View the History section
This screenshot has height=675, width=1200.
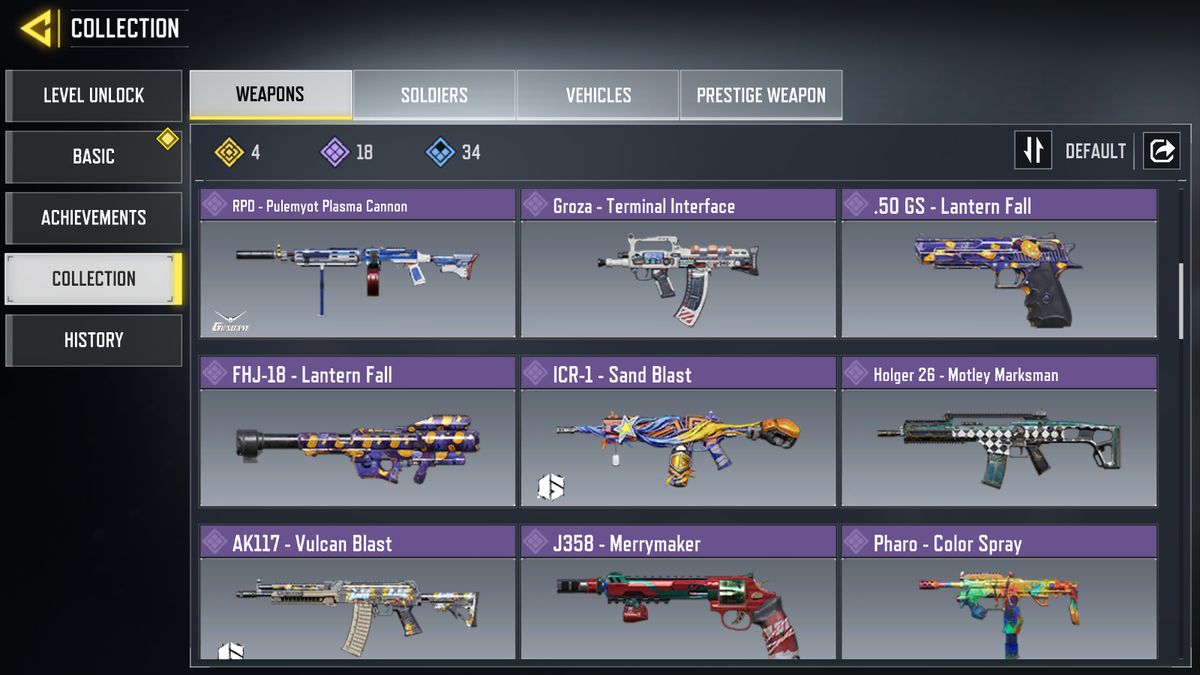pos(93,340)
